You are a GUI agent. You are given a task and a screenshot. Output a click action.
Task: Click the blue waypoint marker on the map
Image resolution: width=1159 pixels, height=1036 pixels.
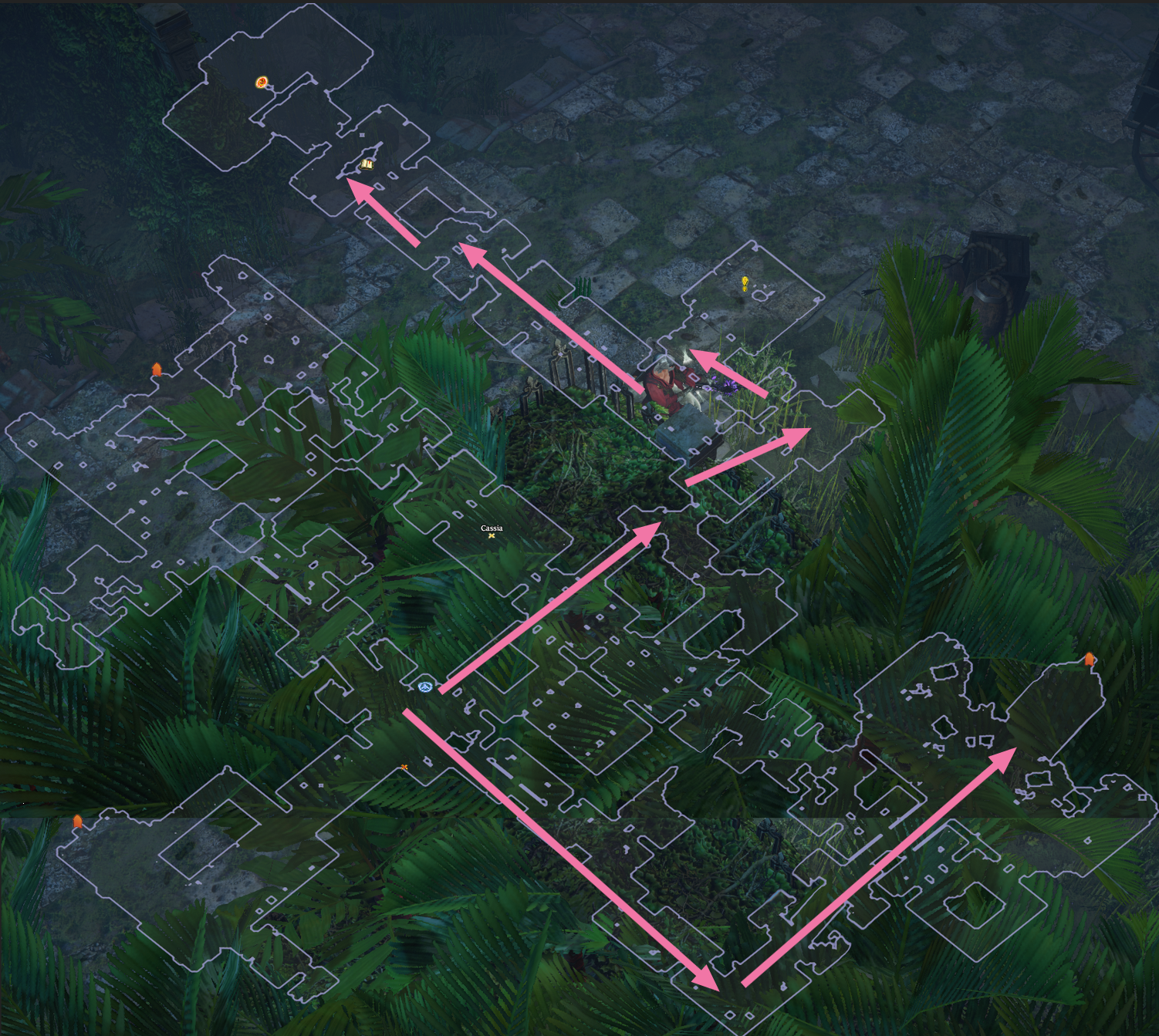tap(424, 687)
